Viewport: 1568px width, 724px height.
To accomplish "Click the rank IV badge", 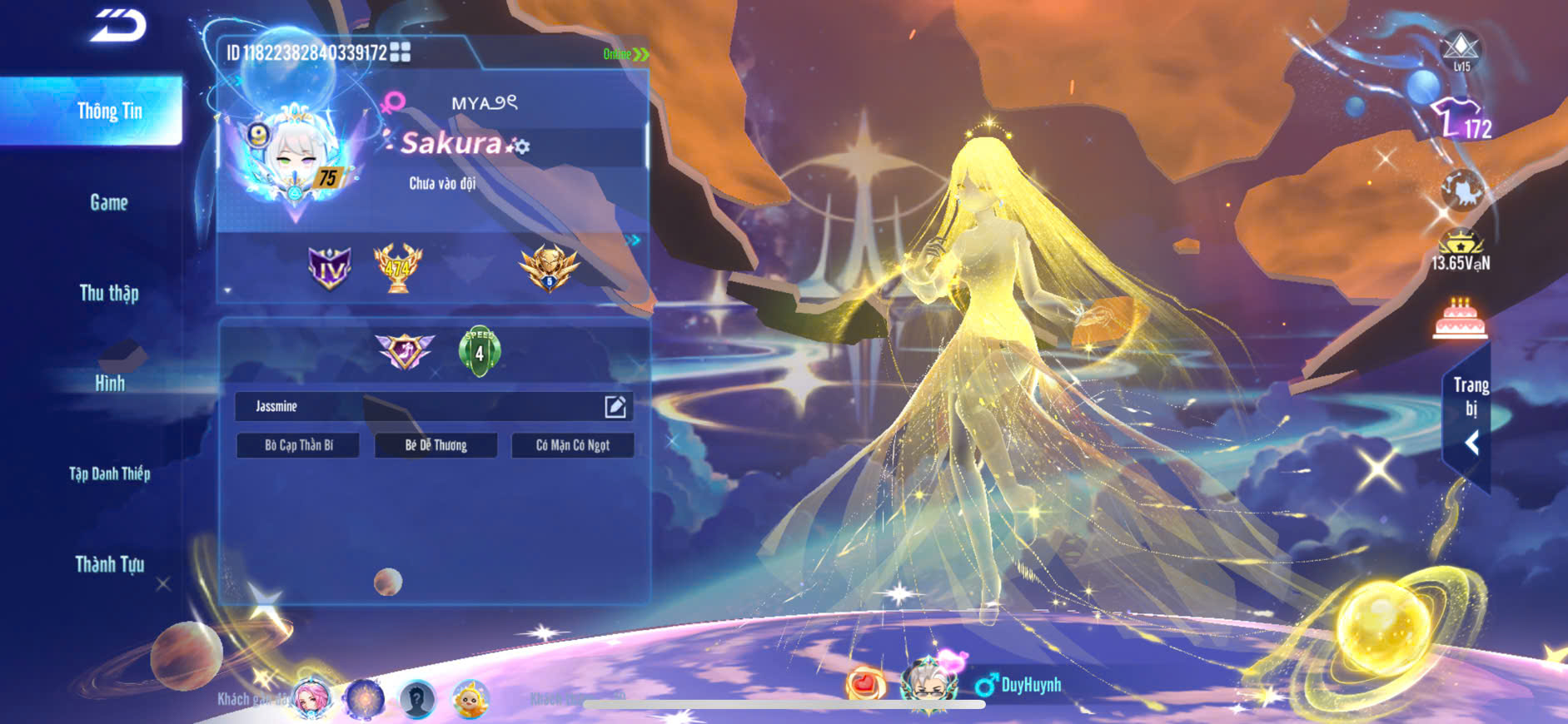I will (x=329, y=268).
